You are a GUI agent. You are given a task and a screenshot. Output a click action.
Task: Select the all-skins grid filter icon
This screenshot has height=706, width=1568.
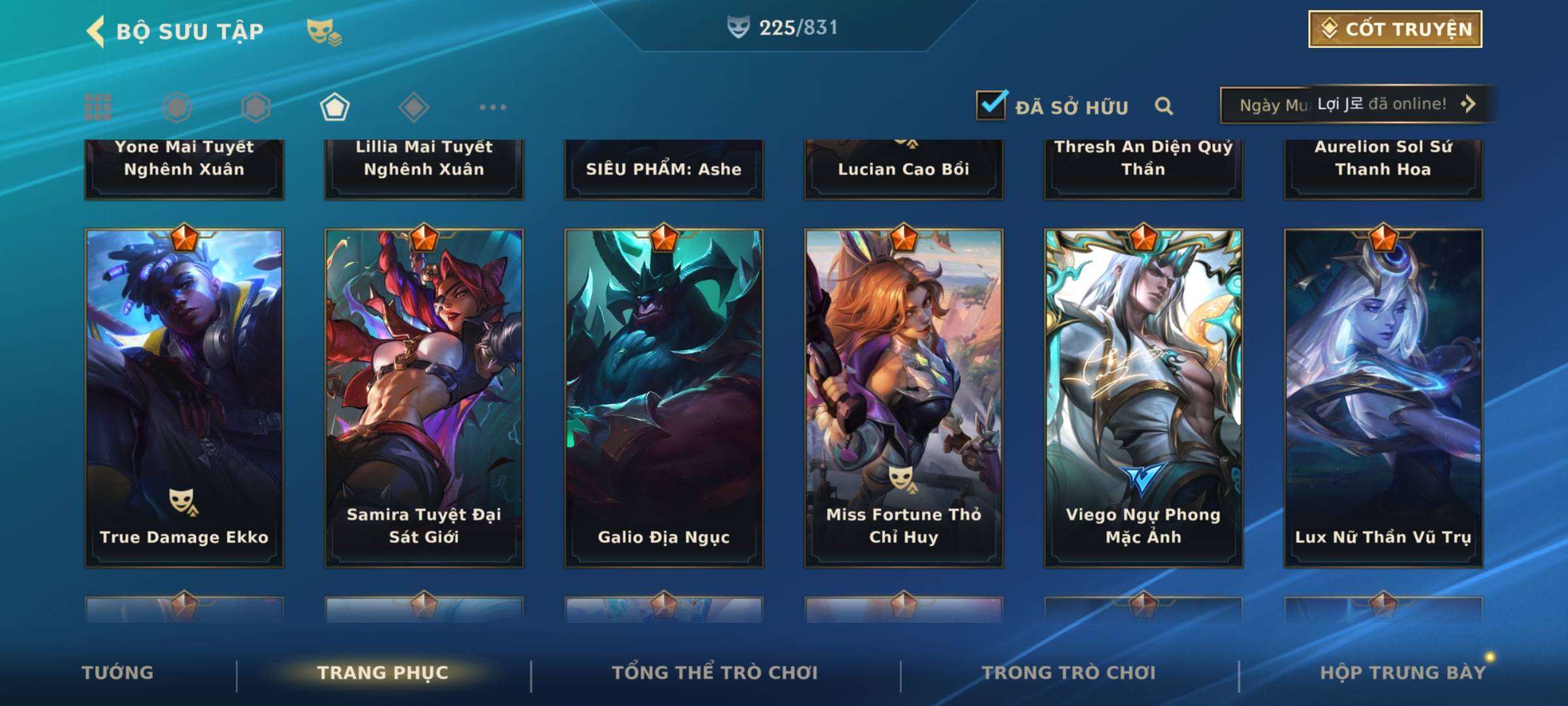pyautogui.click(x=98, y=107)
